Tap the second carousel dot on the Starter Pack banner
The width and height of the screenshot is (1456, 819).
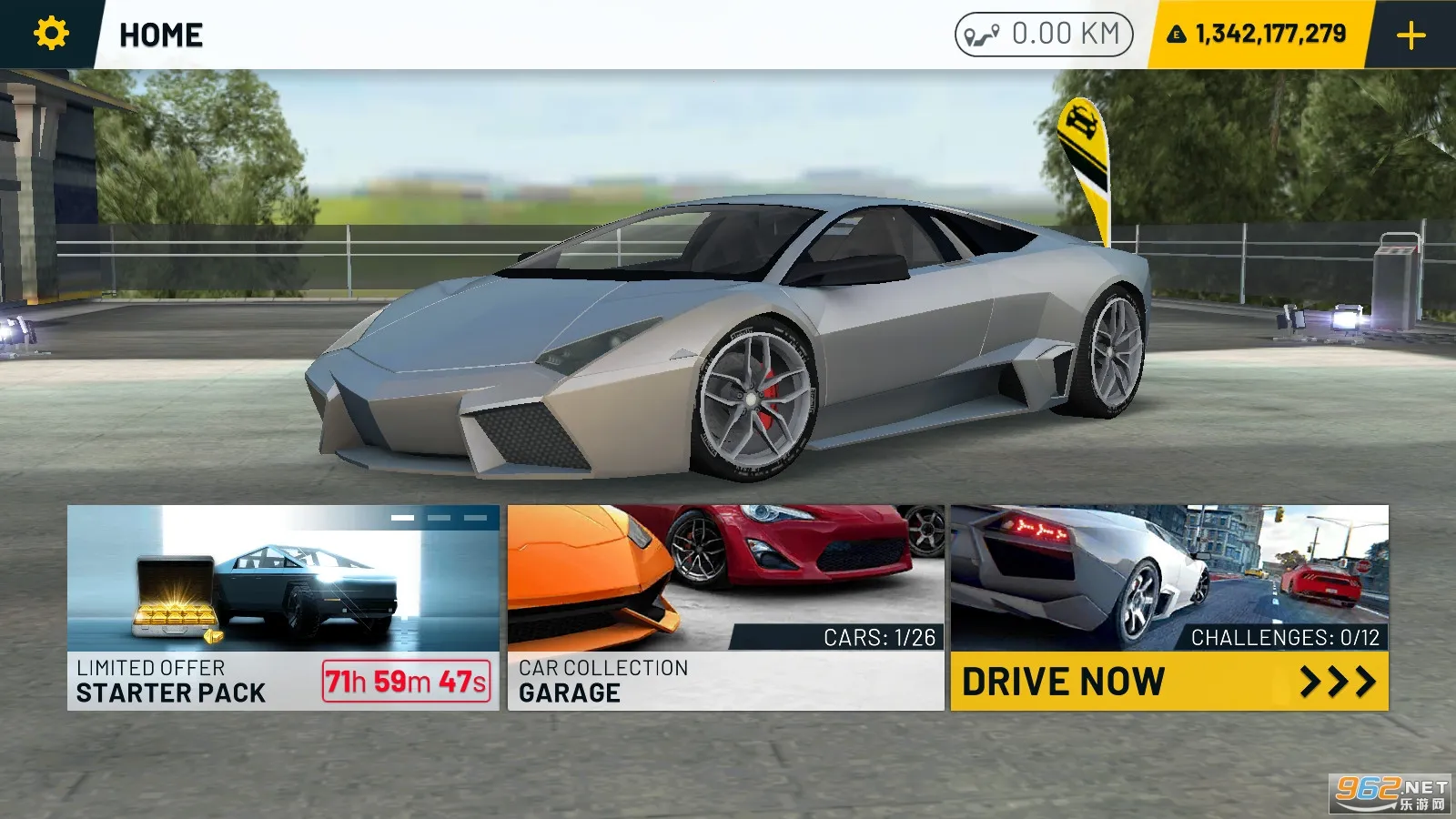coord(439,518)
